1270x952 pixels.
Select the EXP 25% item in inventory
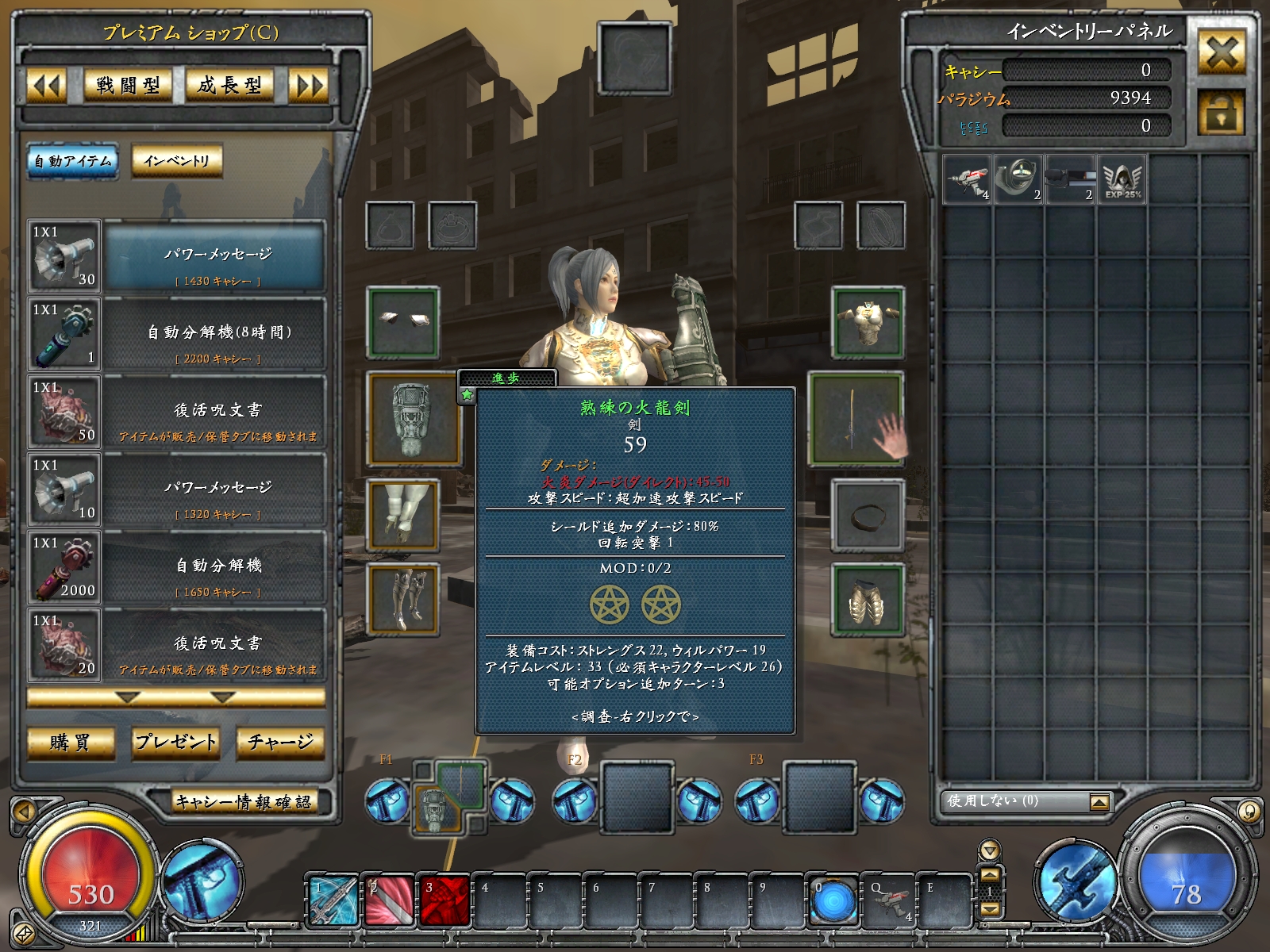tap(1122, 180)
